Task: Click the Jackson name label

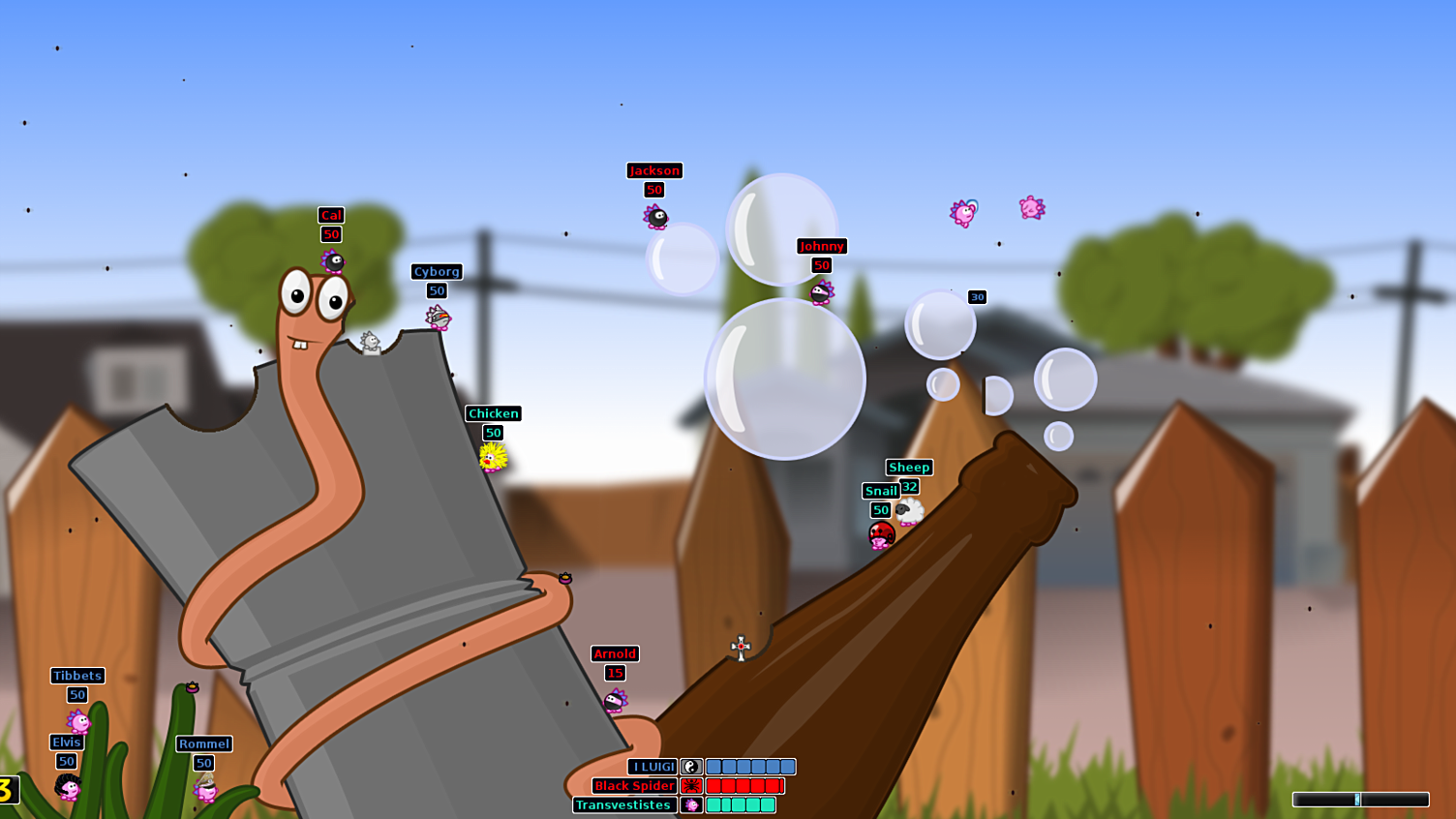Action: pos(654,170)
